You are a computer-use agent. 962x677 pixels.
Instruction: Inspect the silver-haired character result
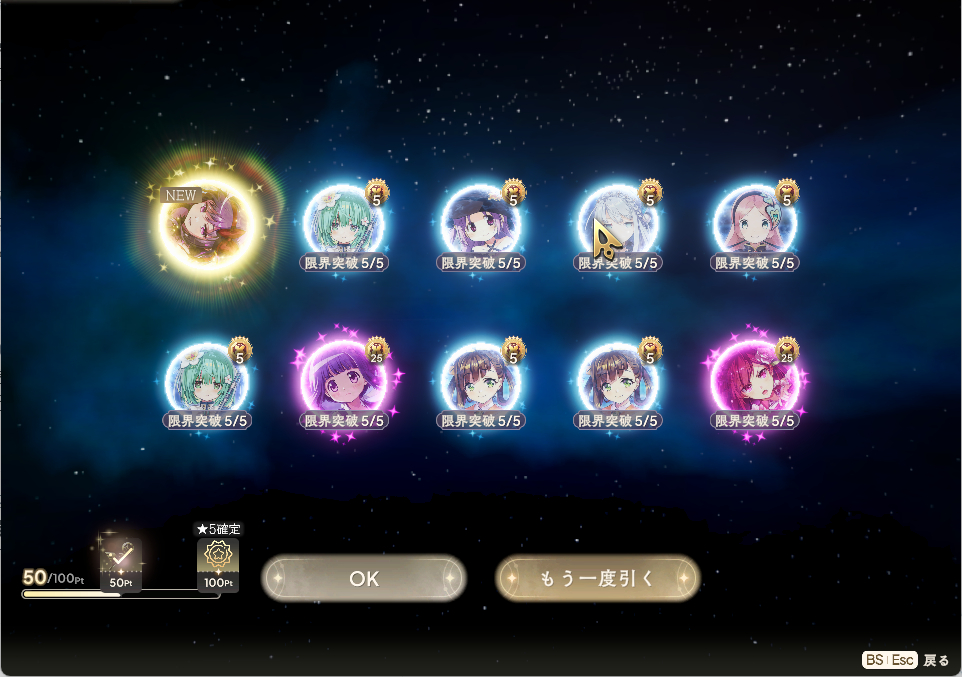click(x=619, y=224)
